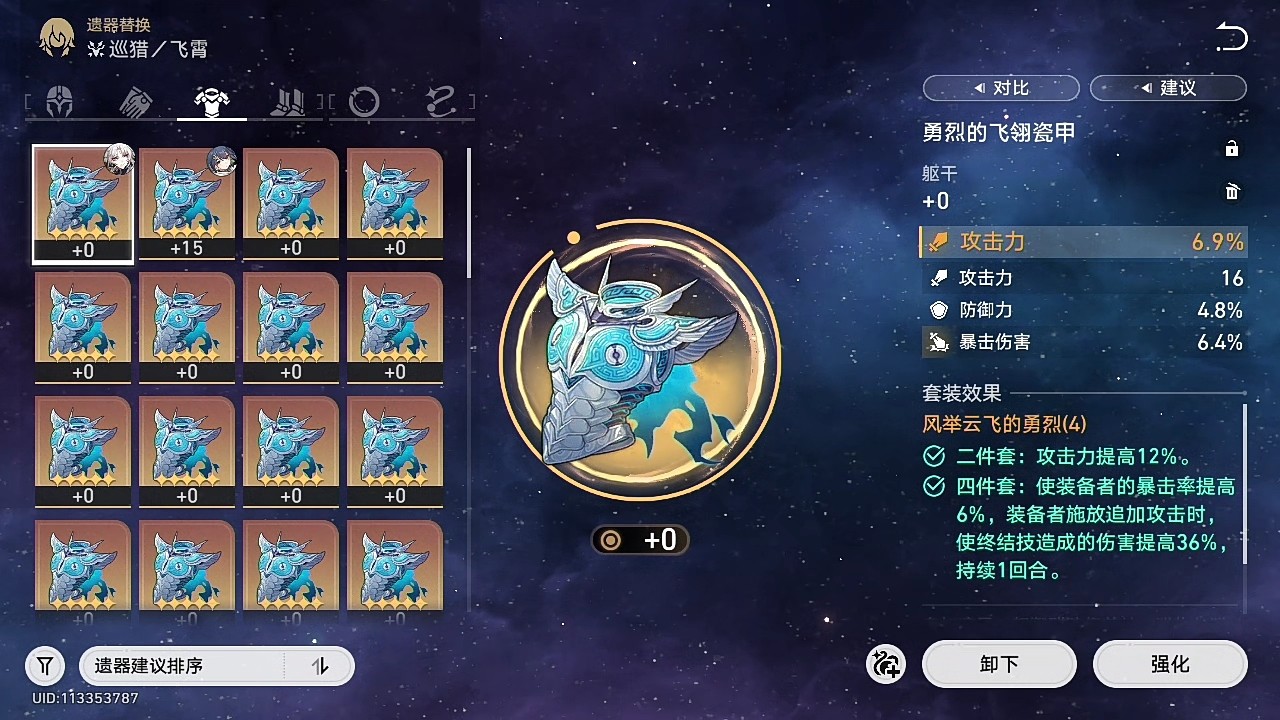Select the highlighted first +0 armor relic
Viewport: 1280px width, 720px height.
[83, 203]
